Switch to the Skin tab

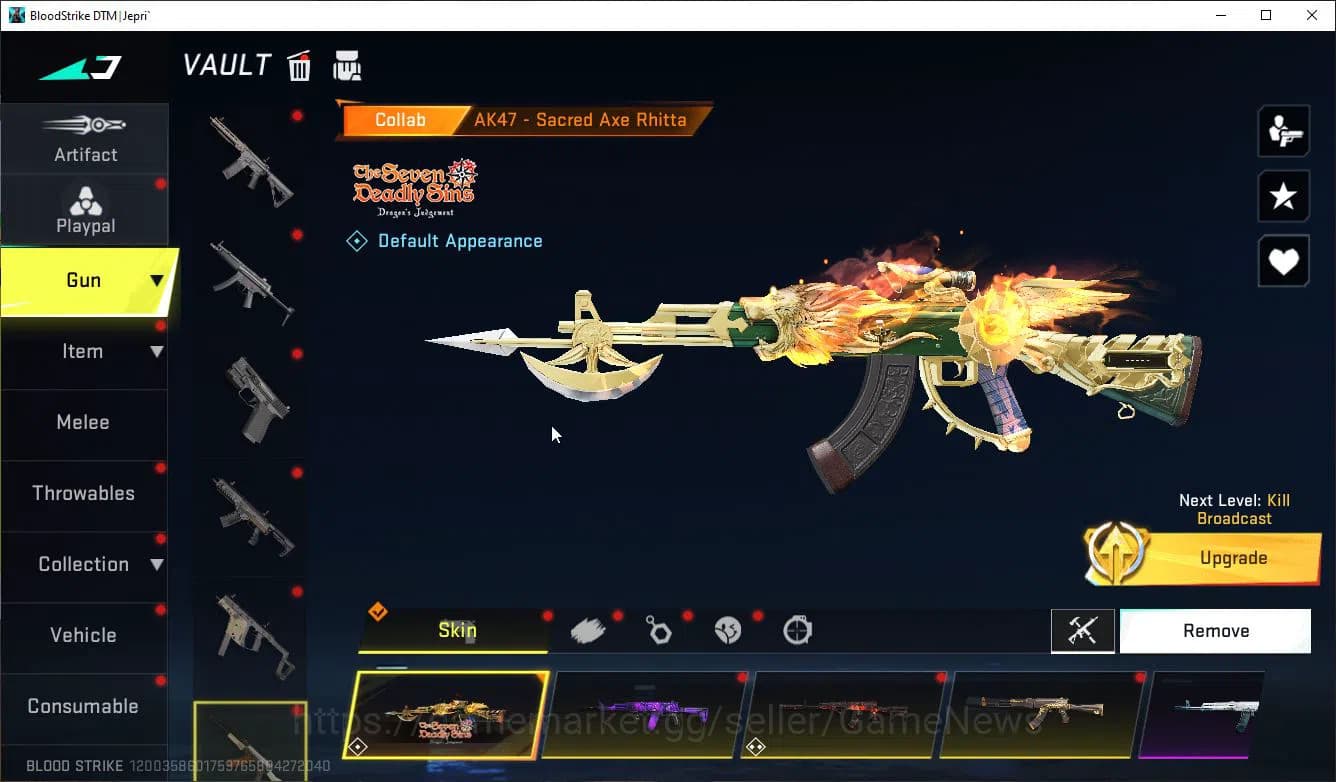coord(456,630)
